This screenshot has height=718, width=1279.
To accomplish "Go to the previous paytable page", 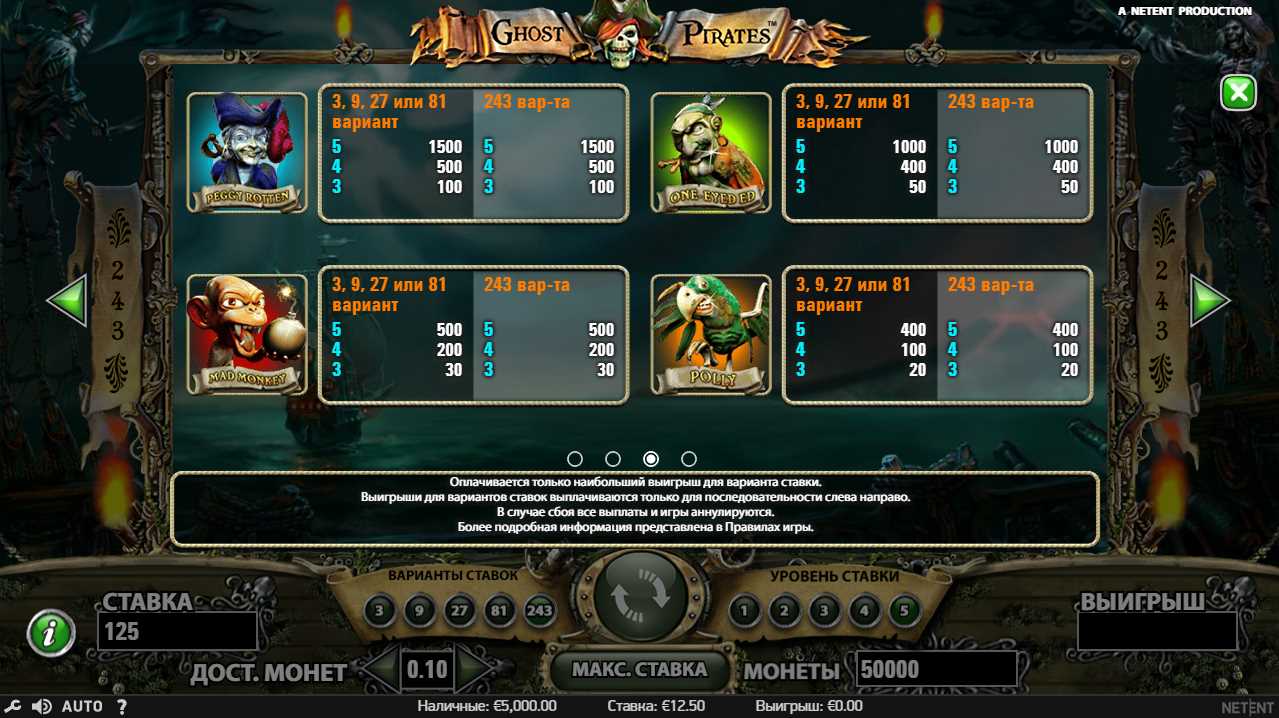I will pyautogui.click(x=68, y=300).
